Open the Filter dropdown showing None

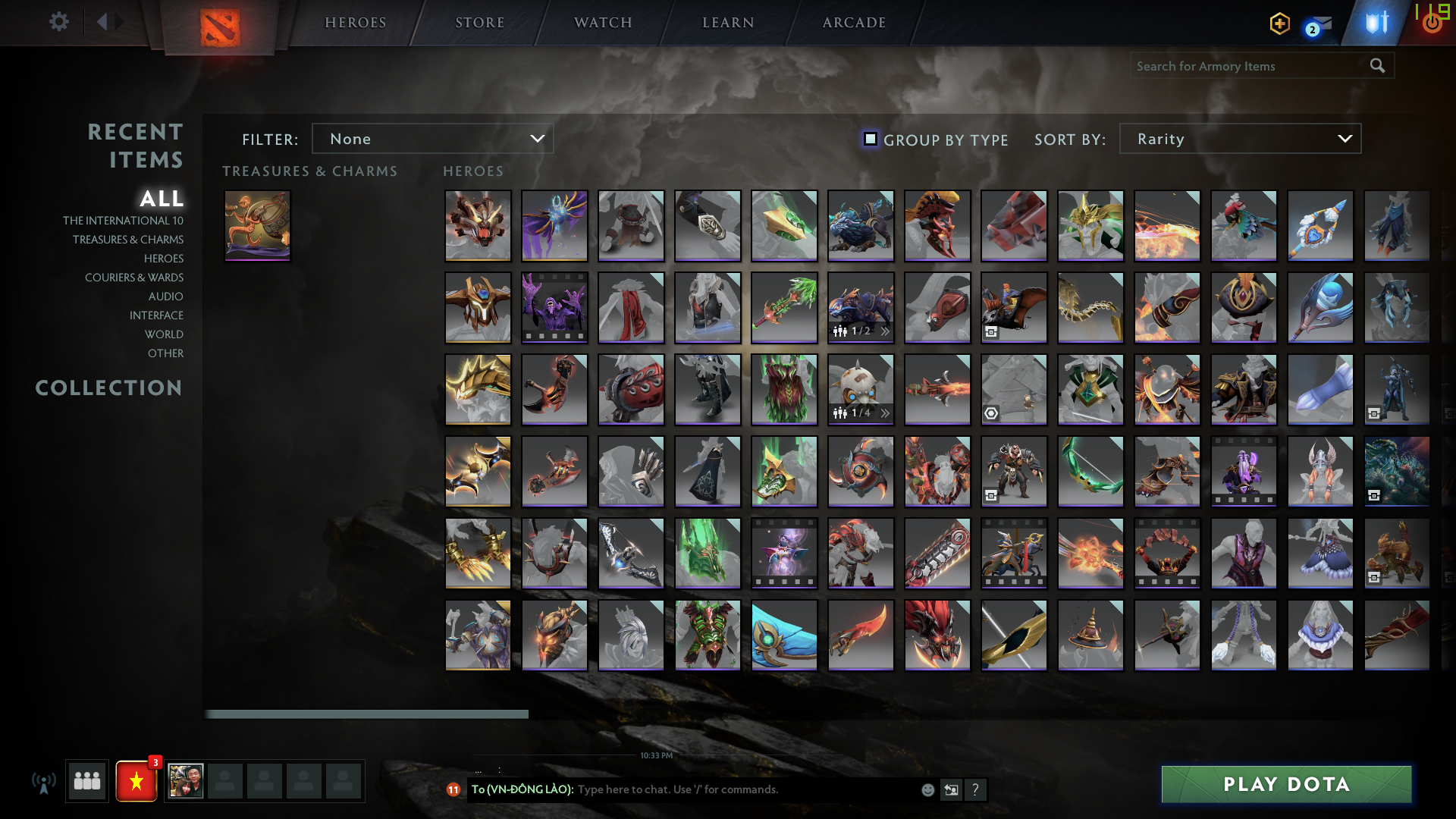click(x=432, y=139)
